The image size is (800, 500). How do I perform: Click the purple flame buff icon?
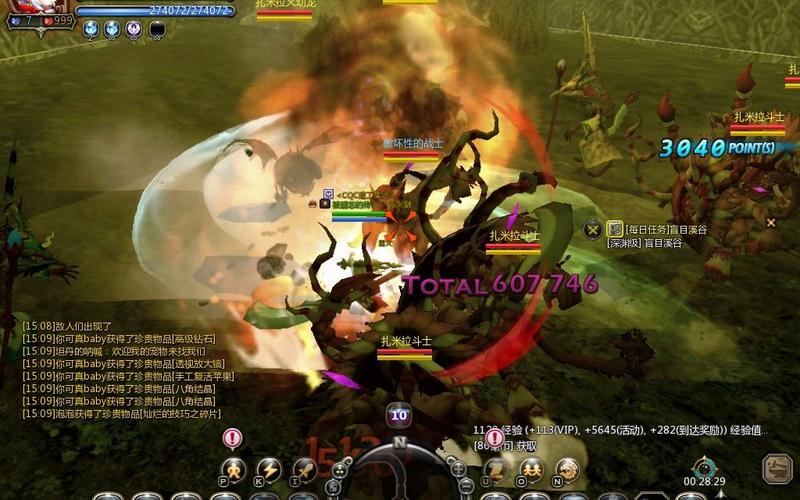click(x=134, y=30)
